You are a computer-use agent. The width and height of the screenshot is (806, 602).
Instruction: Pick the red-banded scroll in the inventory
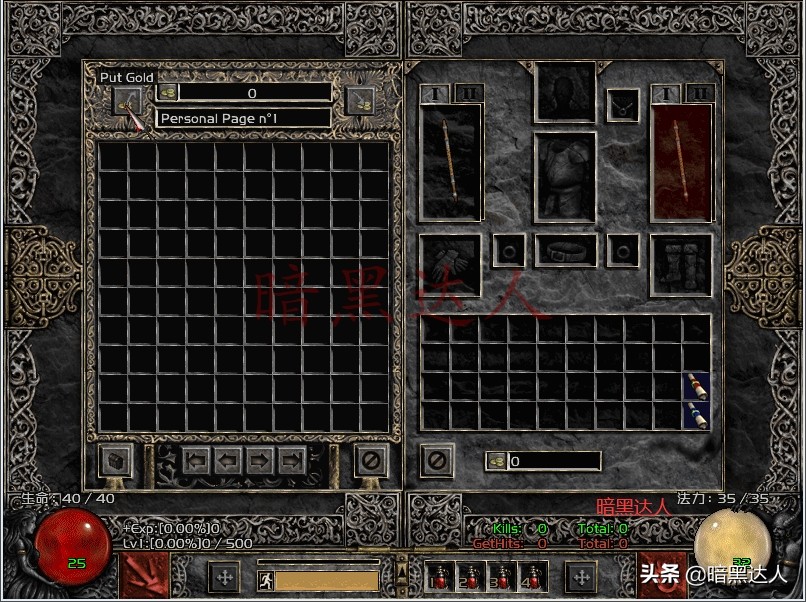[697, 386]
